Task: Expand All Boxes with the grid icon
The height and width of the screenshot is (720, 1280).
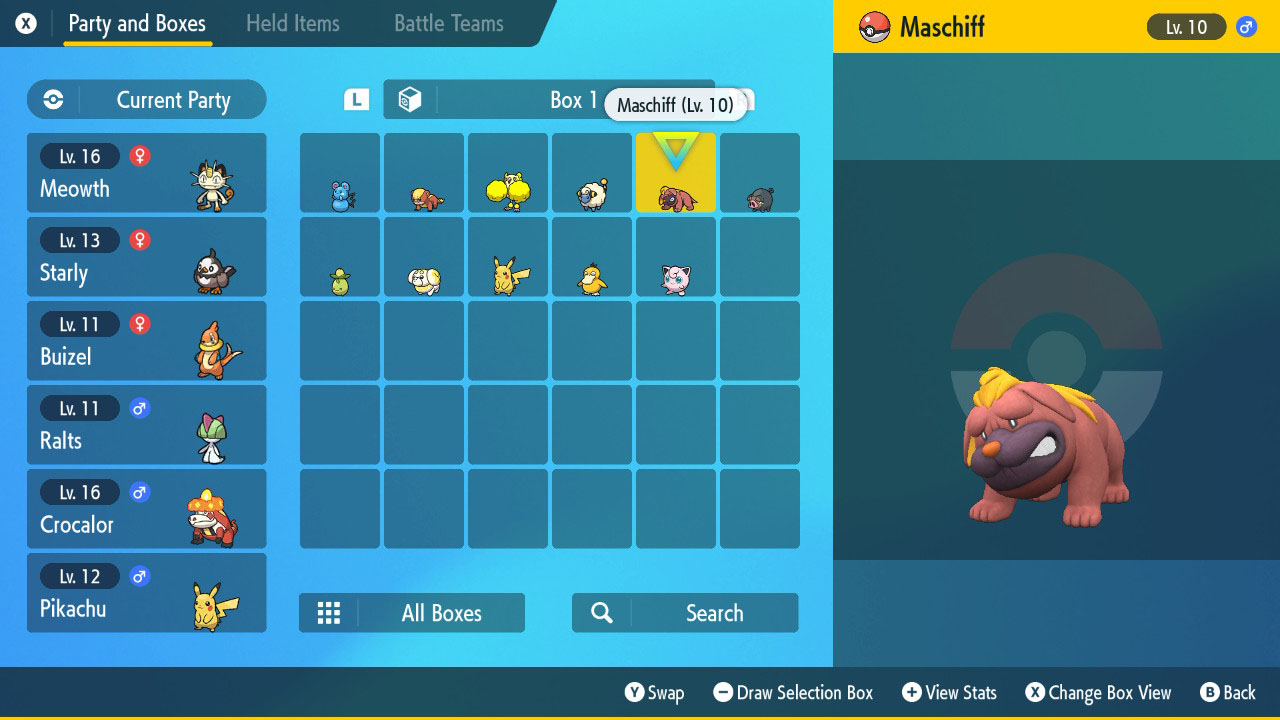Action: click(329, 612)
